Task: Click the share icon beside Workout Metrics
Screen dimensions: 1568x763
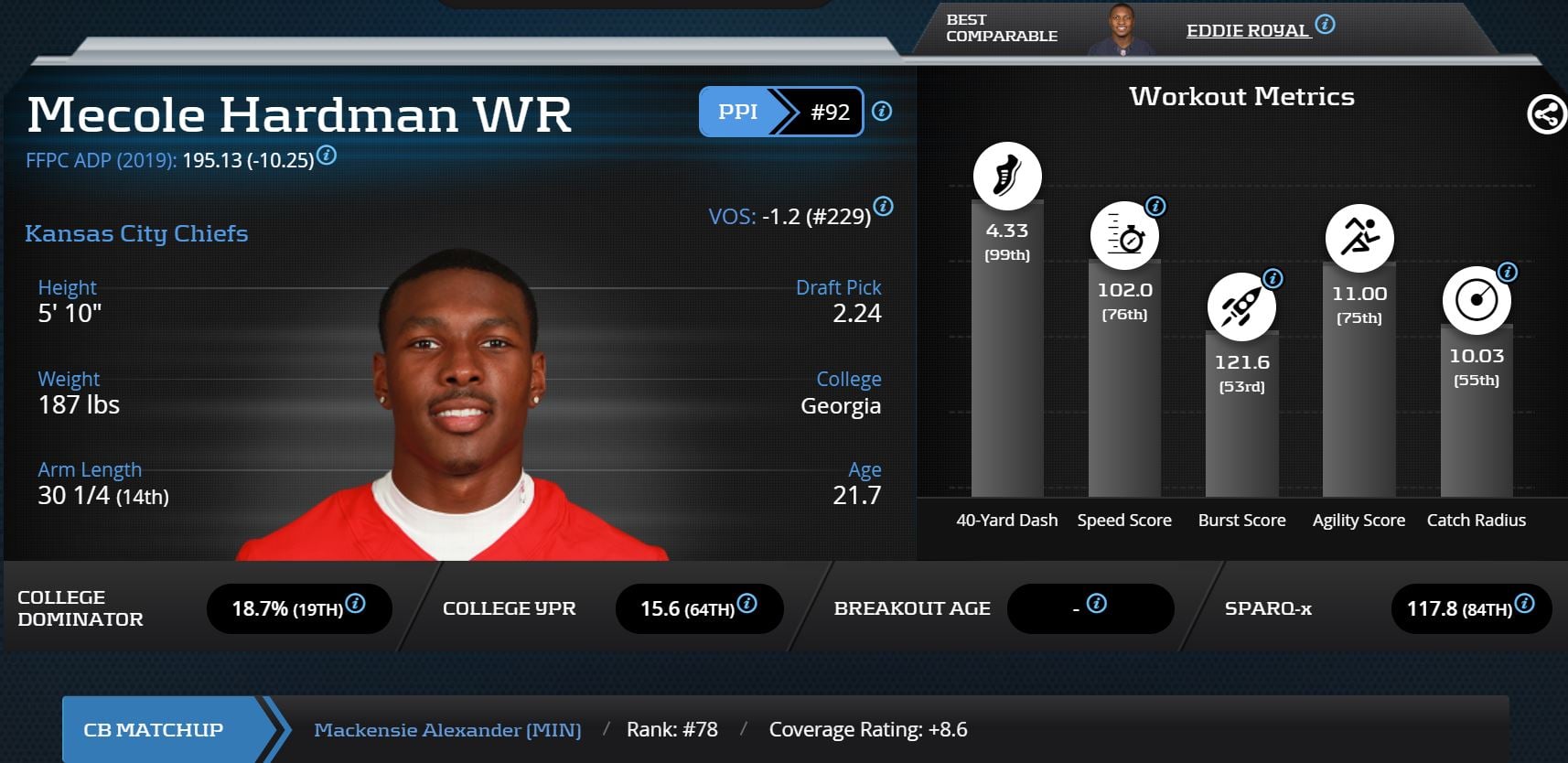Action: tap(1546, 115)
